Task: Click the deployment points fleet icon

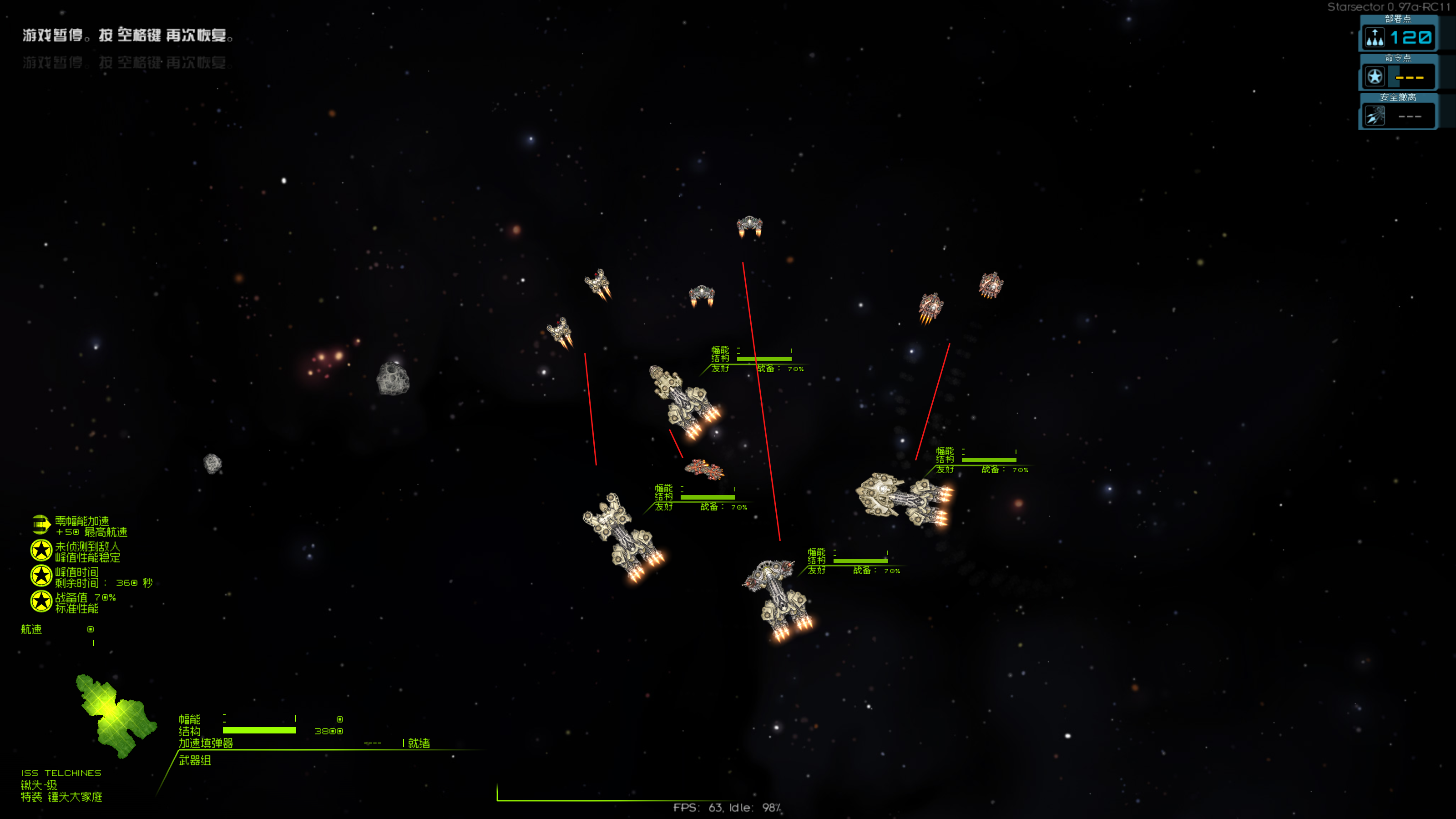Action: (x=1375, y=38)
